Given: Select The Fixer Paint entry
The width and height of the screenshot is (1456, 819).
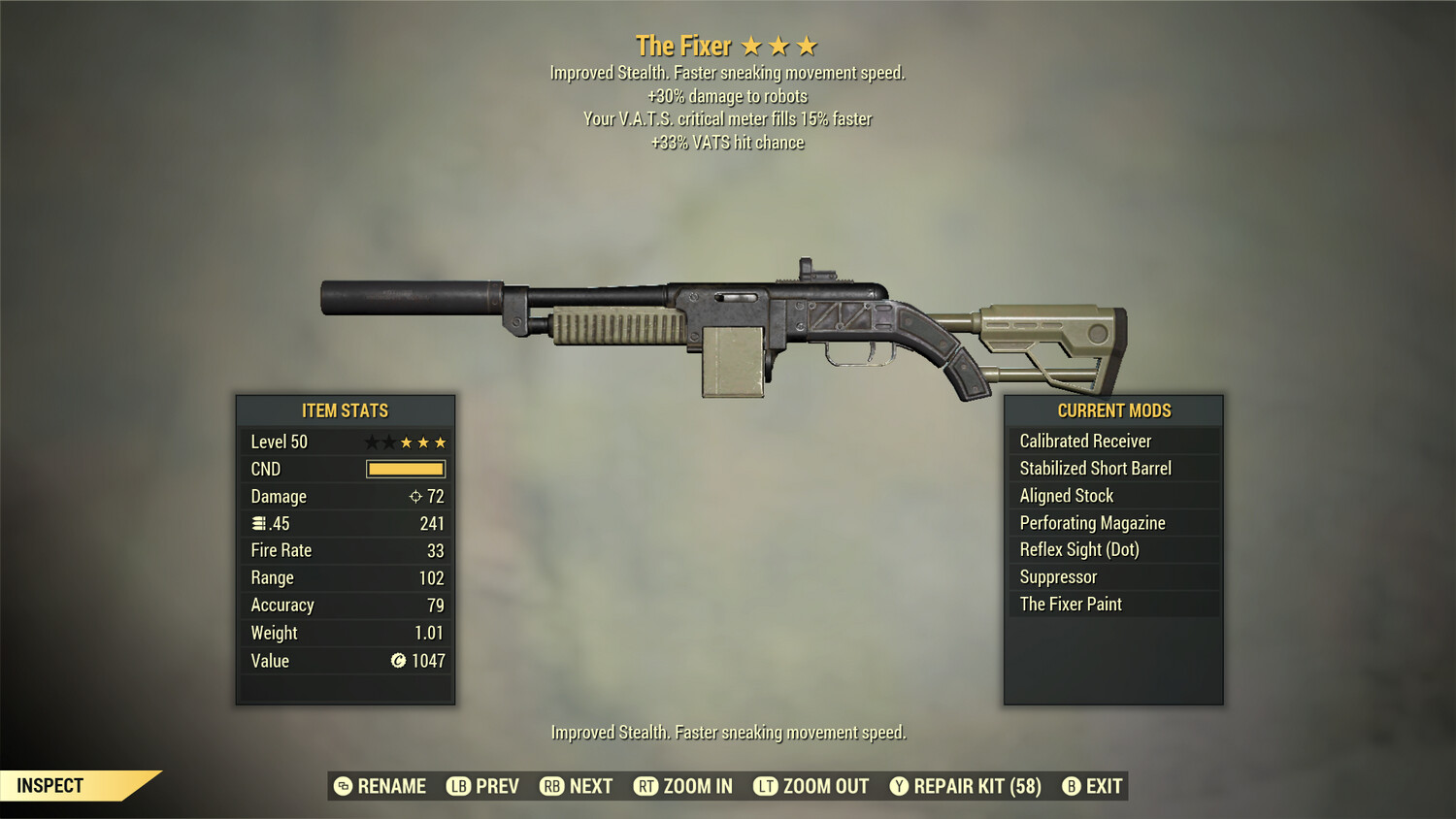Looking at the screenshot, I should click(1112, 605).
